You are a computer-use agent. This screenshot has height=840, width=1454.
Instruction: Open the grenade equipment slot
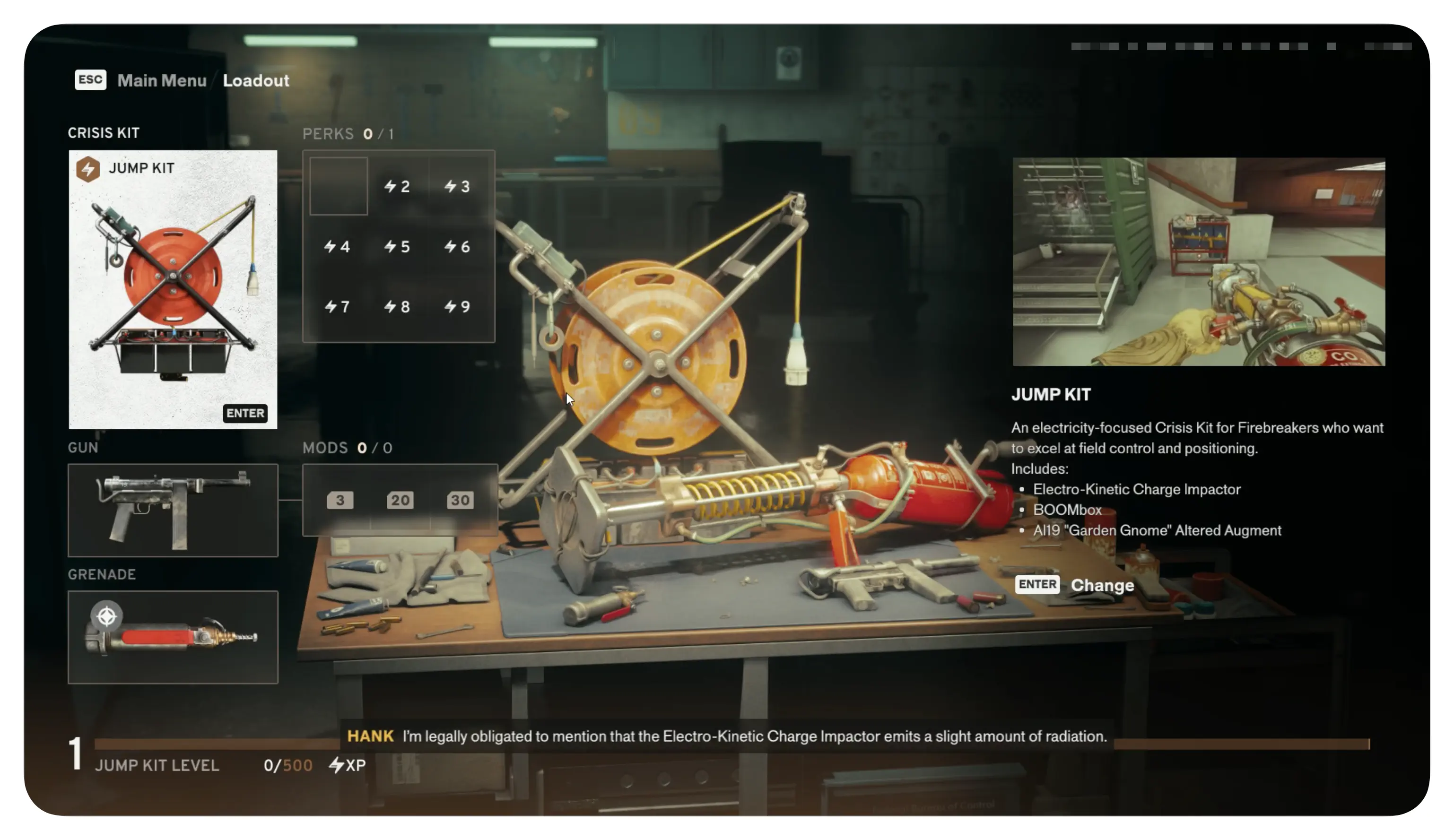click(173, 637)
